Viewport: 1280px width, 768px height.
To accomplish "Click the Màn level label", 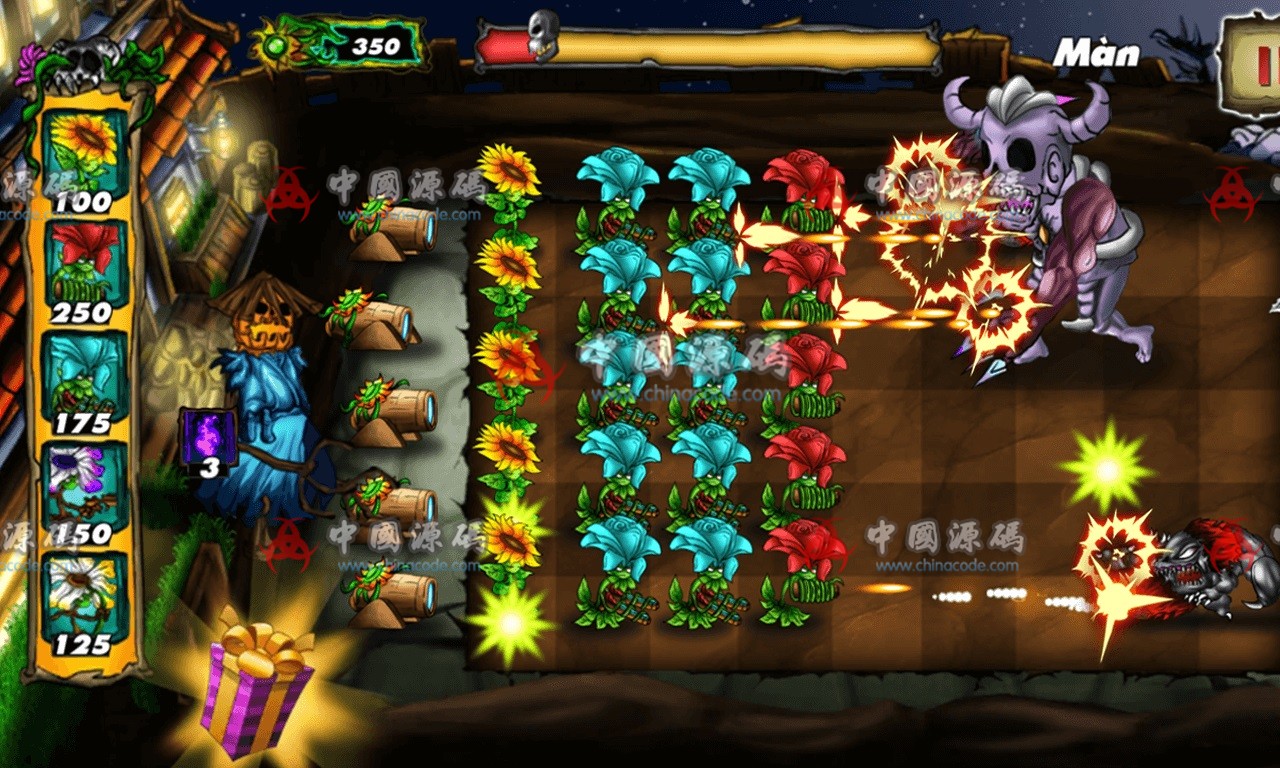I will coord(1098,53).
